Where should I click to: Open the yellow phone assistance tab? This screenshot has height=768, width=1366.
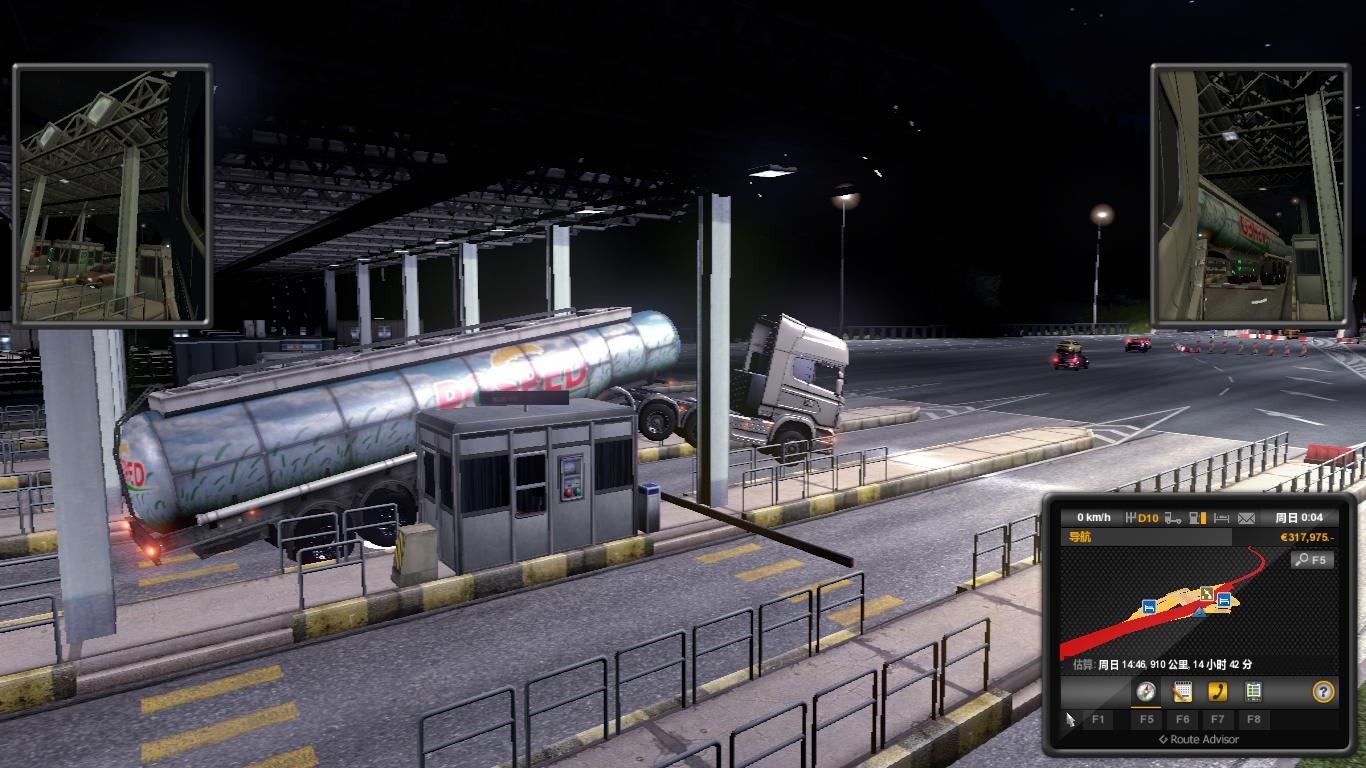(1217, 691)
